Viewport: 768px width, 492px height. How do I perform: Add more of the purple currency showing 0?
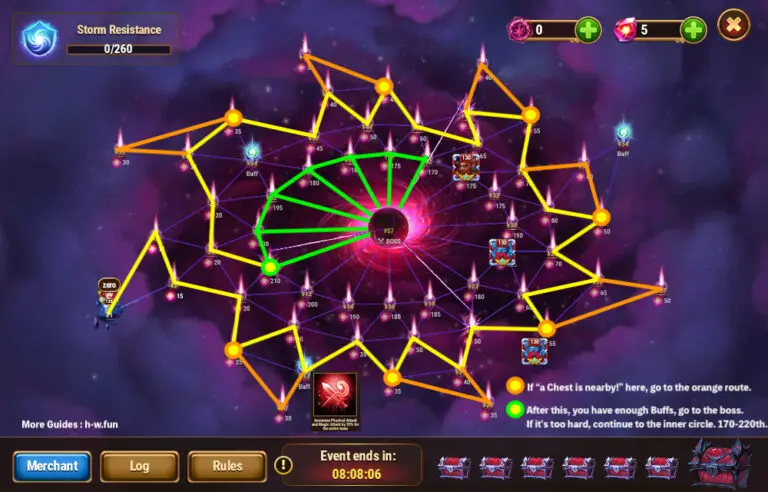click(589, 30)
